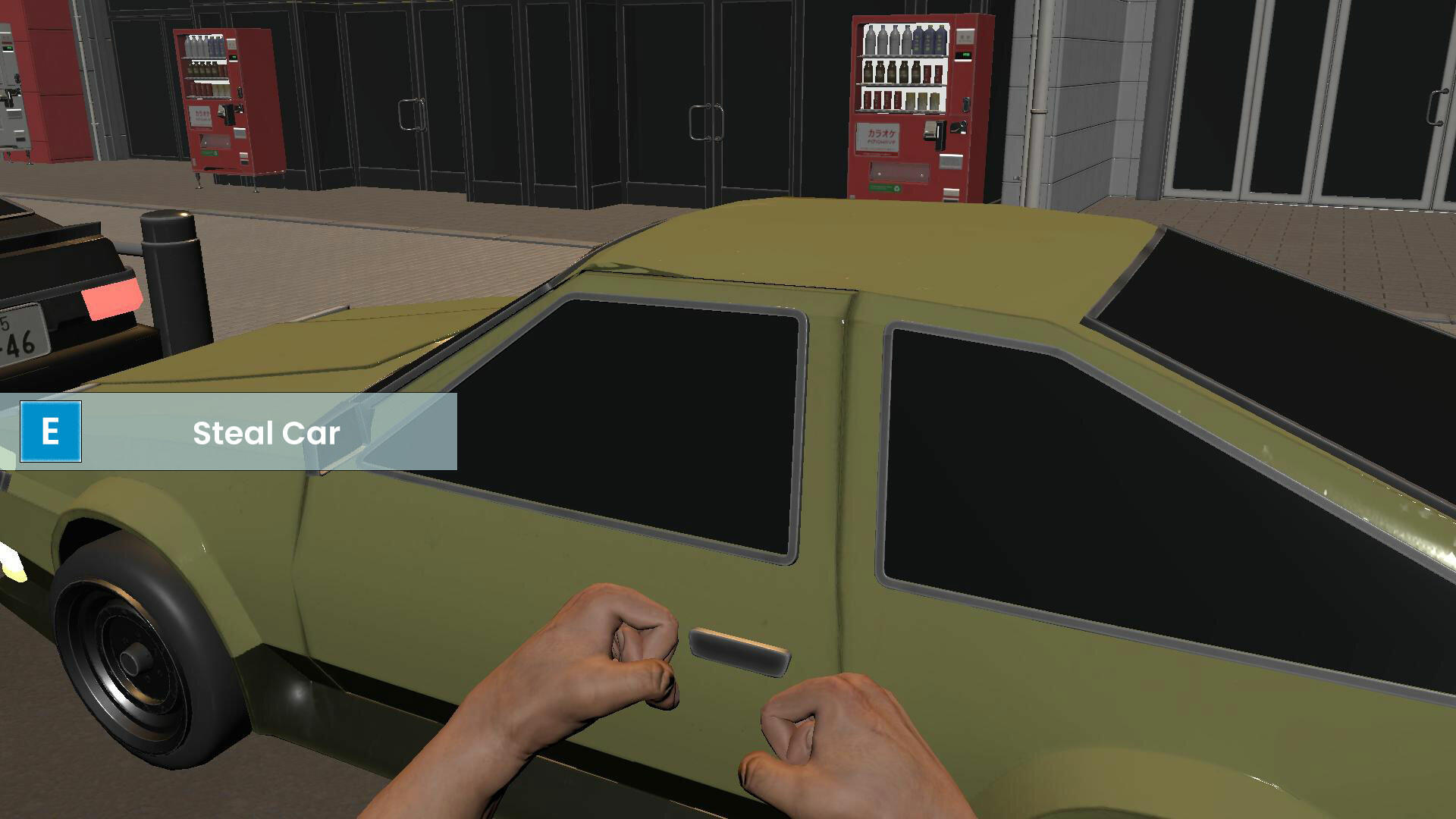Open the dispenser flap of the vending machine
The height and width of the screenshot is (819, 1456).
[899, 171]
